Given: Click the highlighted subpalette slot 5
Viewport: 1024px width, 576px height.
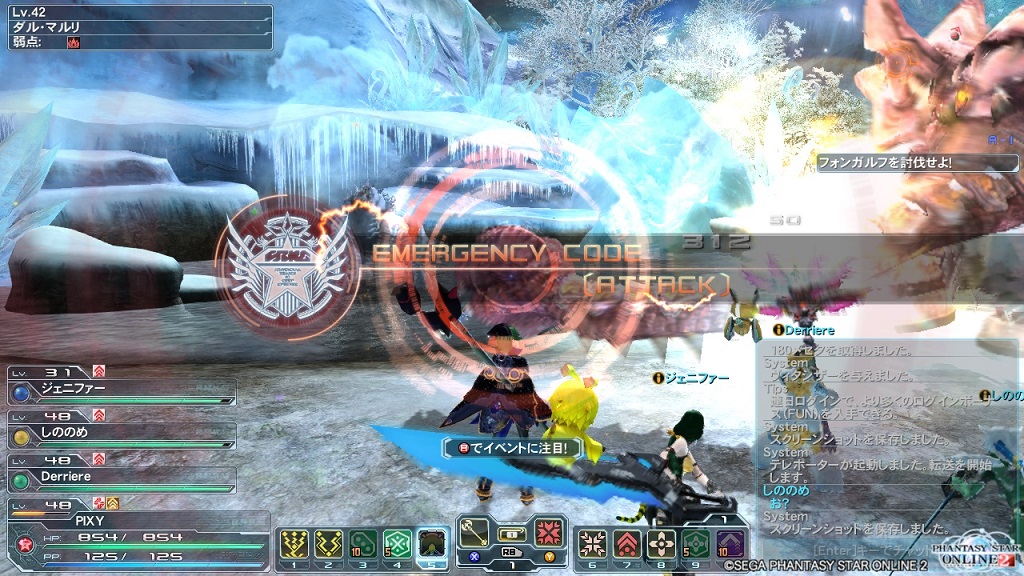Looking at the screenshot, I should [x=432, y=545].
